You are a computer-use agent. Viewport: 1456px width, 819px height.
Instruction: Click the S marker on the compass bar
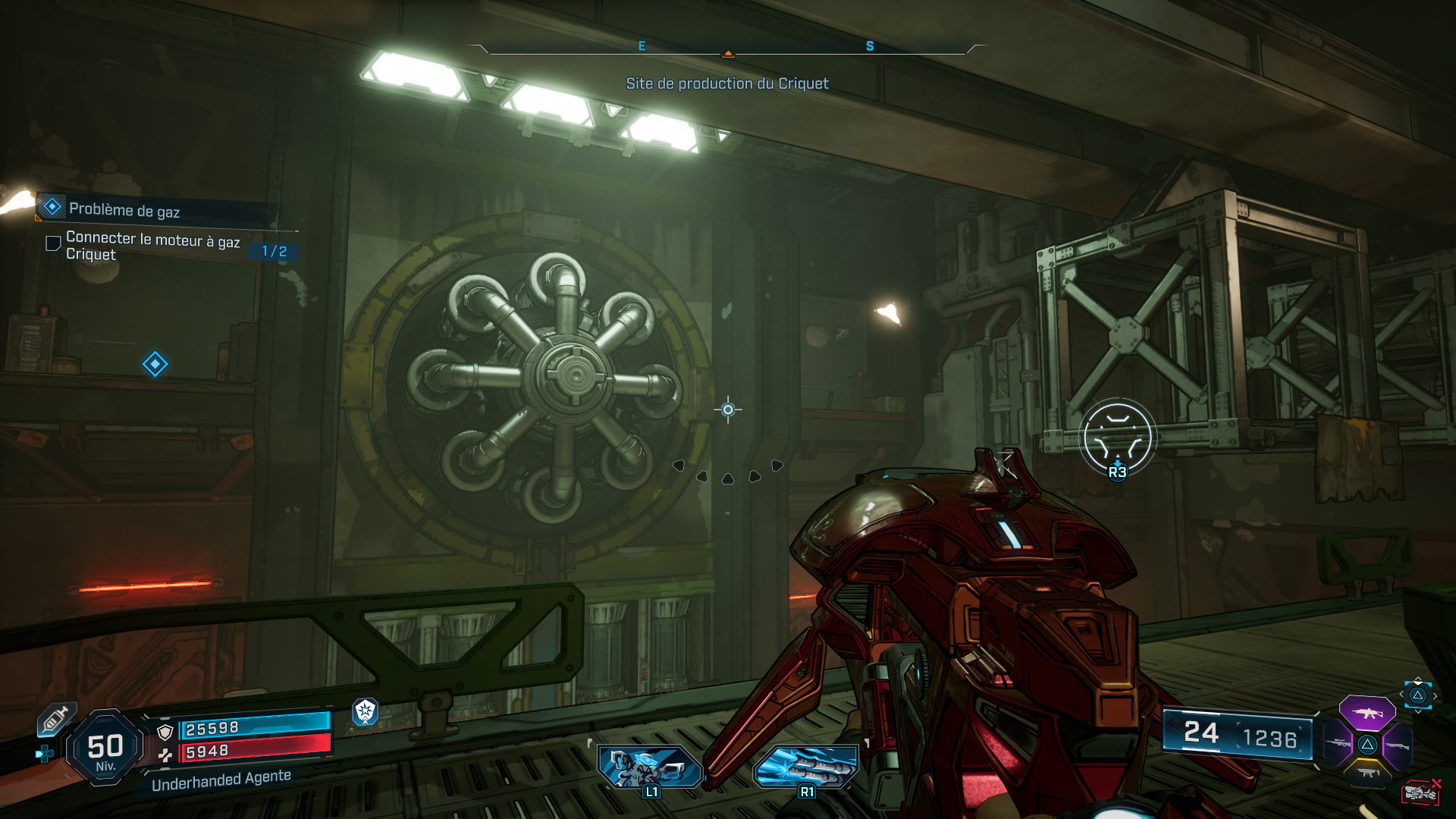click(x=869, y=45)
